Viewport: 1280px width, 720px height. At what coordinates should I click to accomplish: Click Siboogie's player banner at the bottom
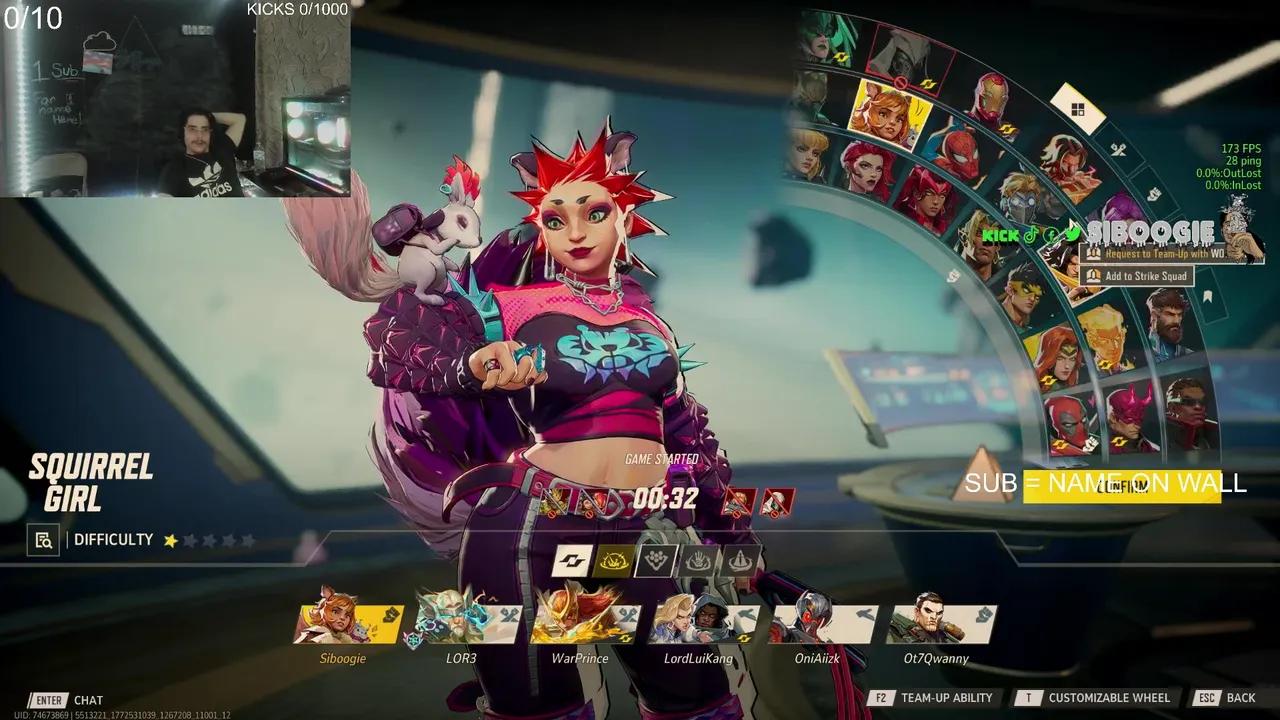pos(345,622)
